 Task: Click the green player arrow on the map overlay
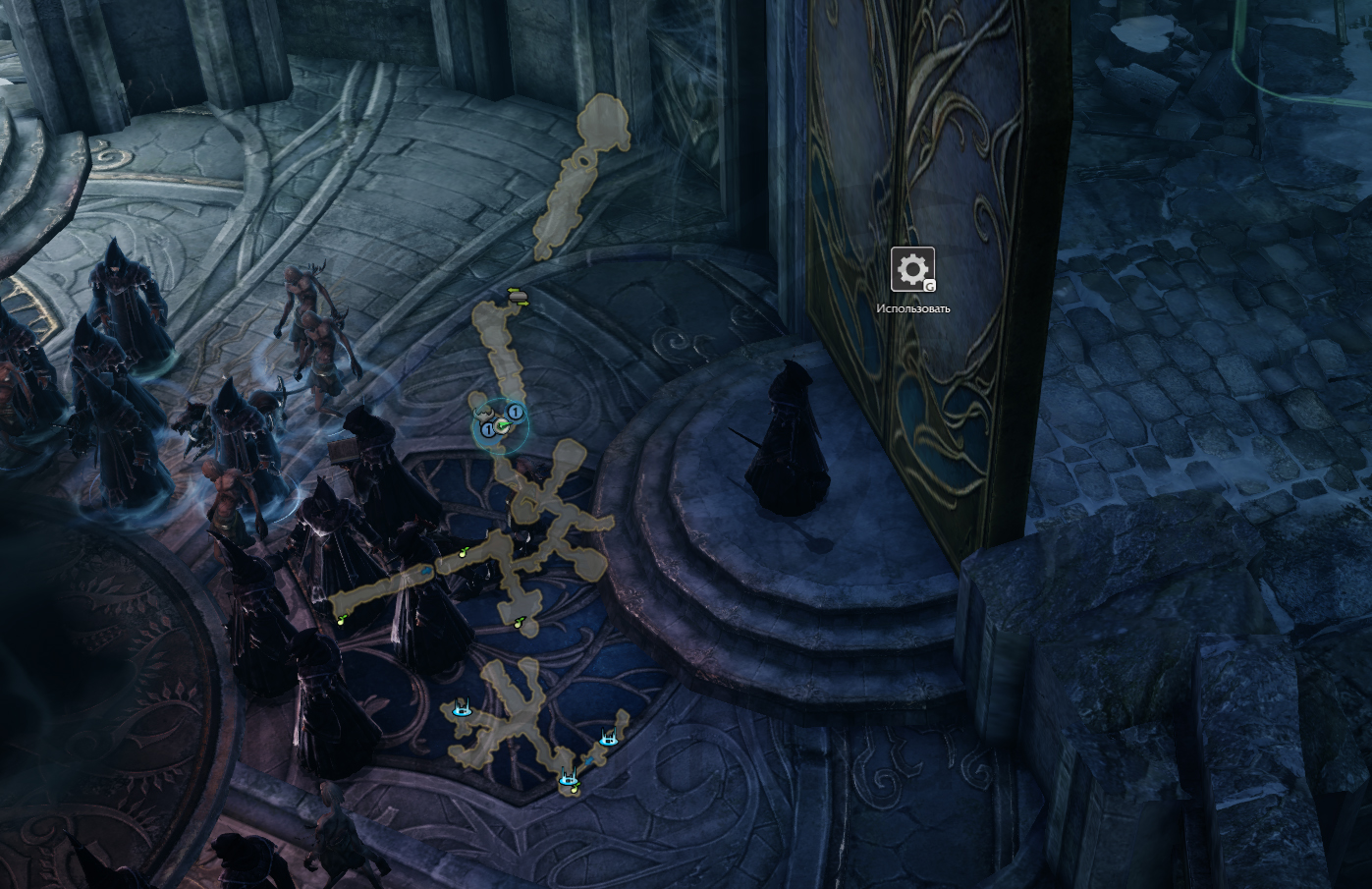point(502,425)
